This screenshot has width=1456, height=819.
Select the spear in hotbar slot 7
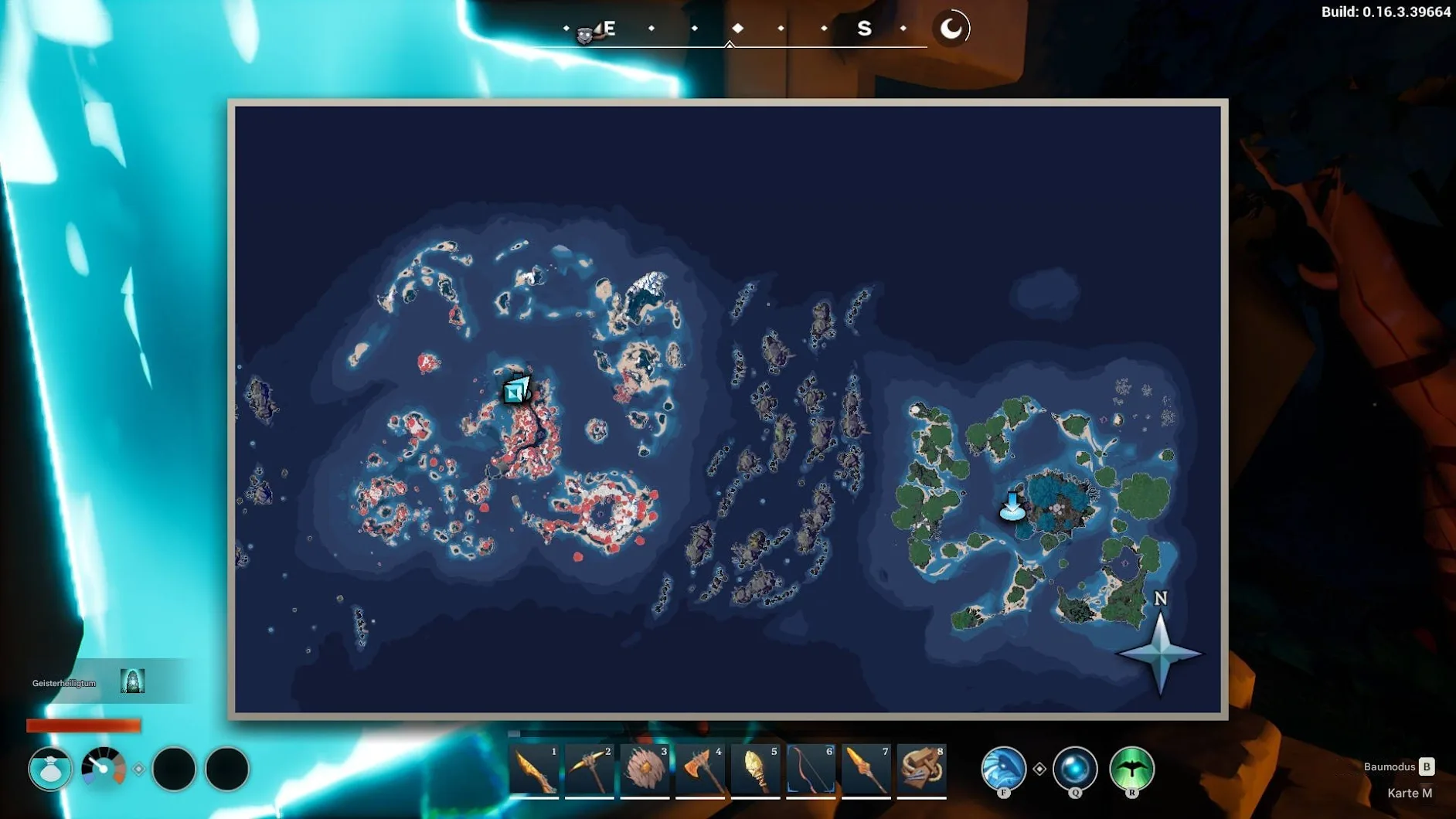click(866, 770)
